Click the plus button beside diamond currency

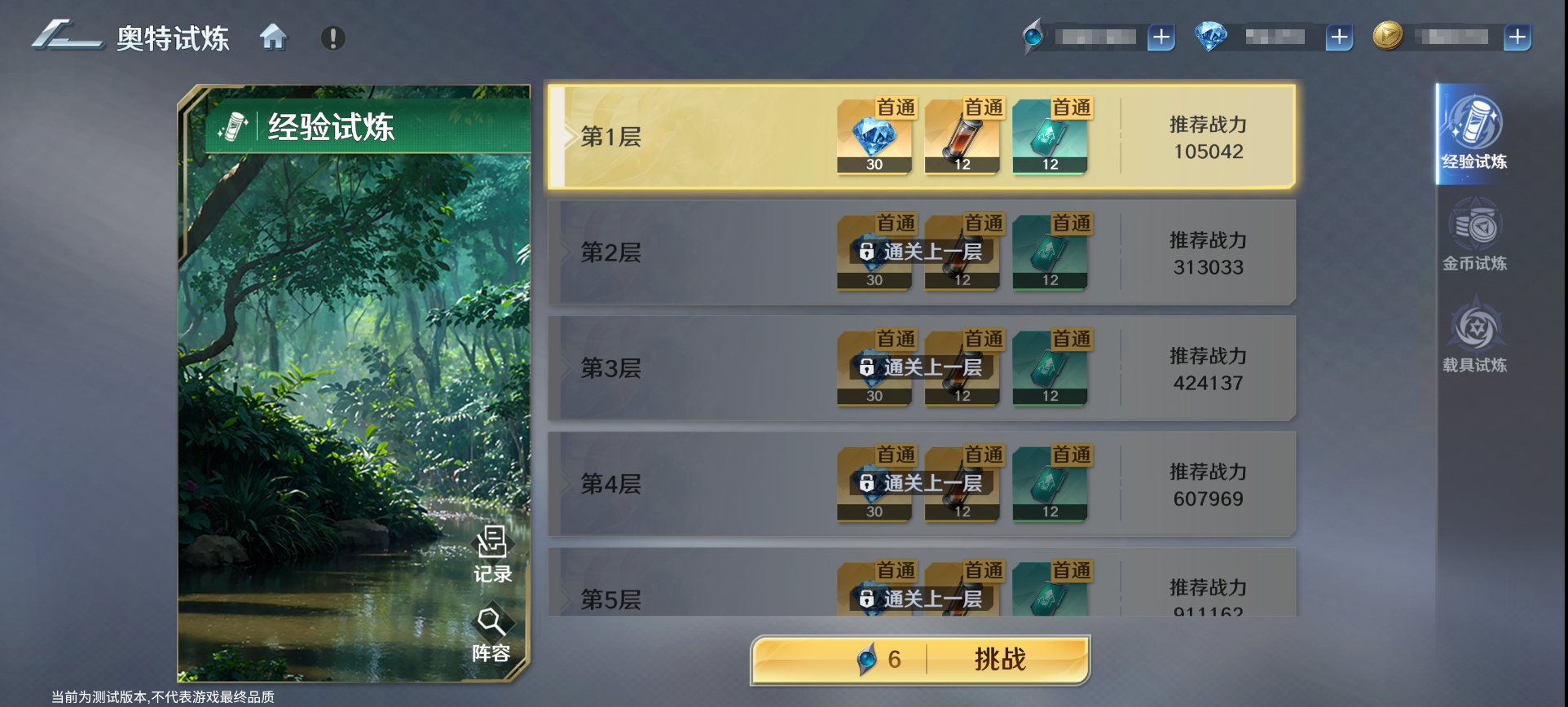[x=1338, y=37]
